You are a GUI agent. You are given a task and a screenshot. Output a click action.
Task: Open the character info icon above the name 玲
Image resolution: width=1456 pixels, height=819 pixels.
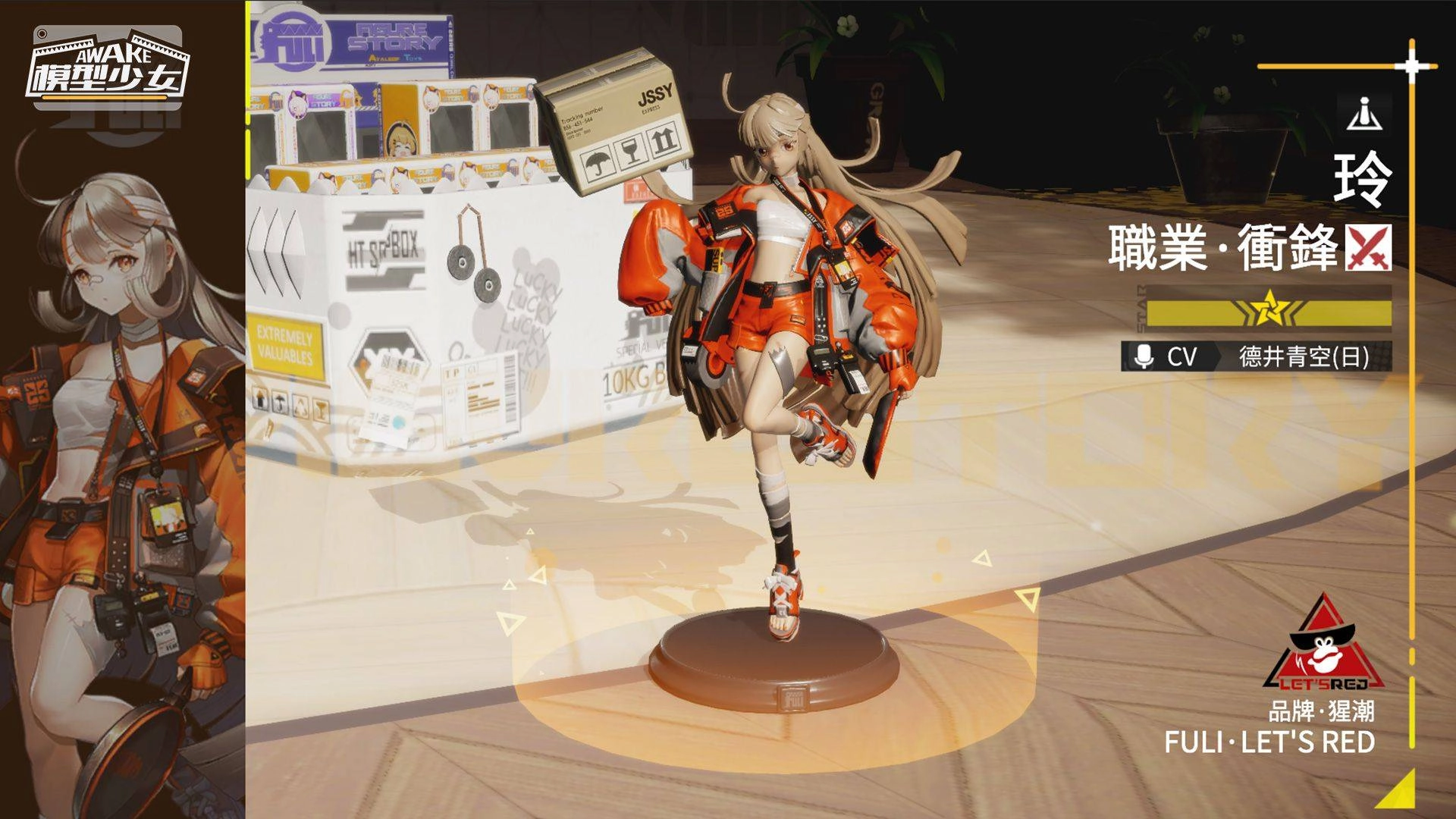[x=1363, y=112]
